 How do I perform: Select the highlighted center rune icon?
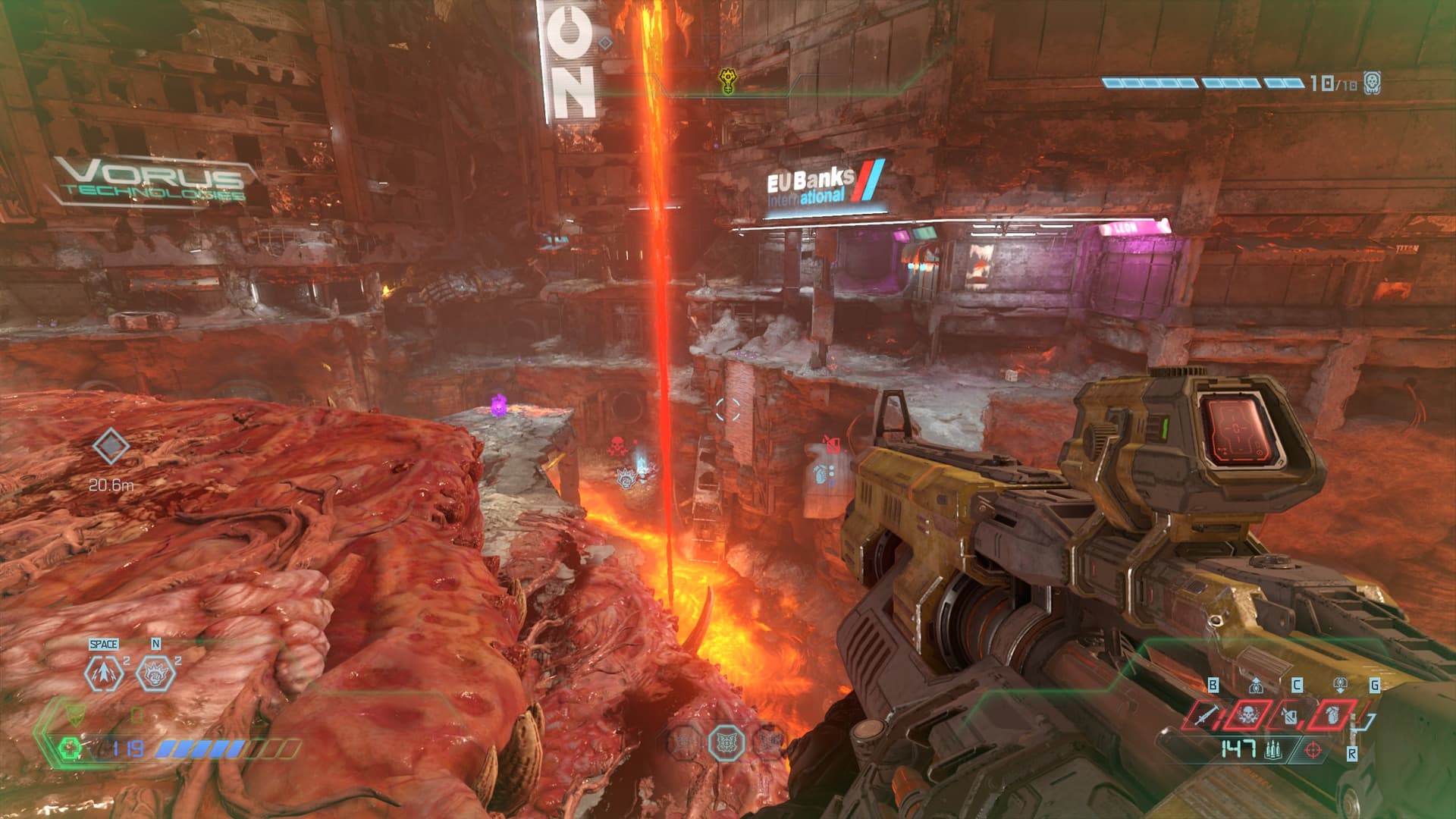click(x=726, y=742)
